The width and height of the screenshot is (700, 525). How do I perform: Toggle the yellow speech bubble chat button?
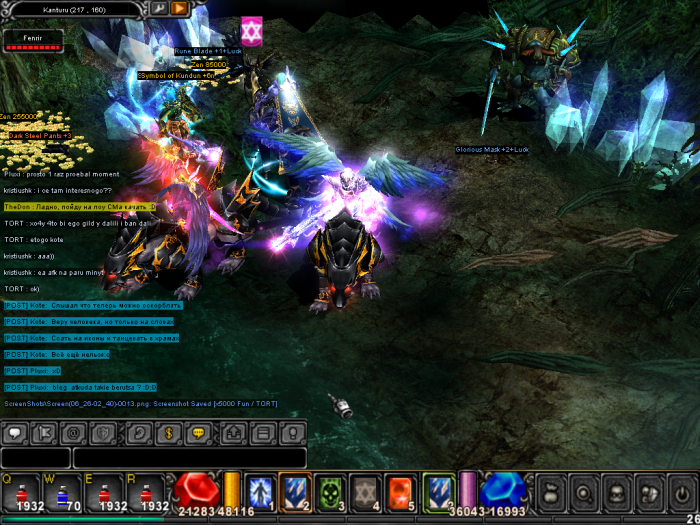pyautogui.click(x=198, y=434)
